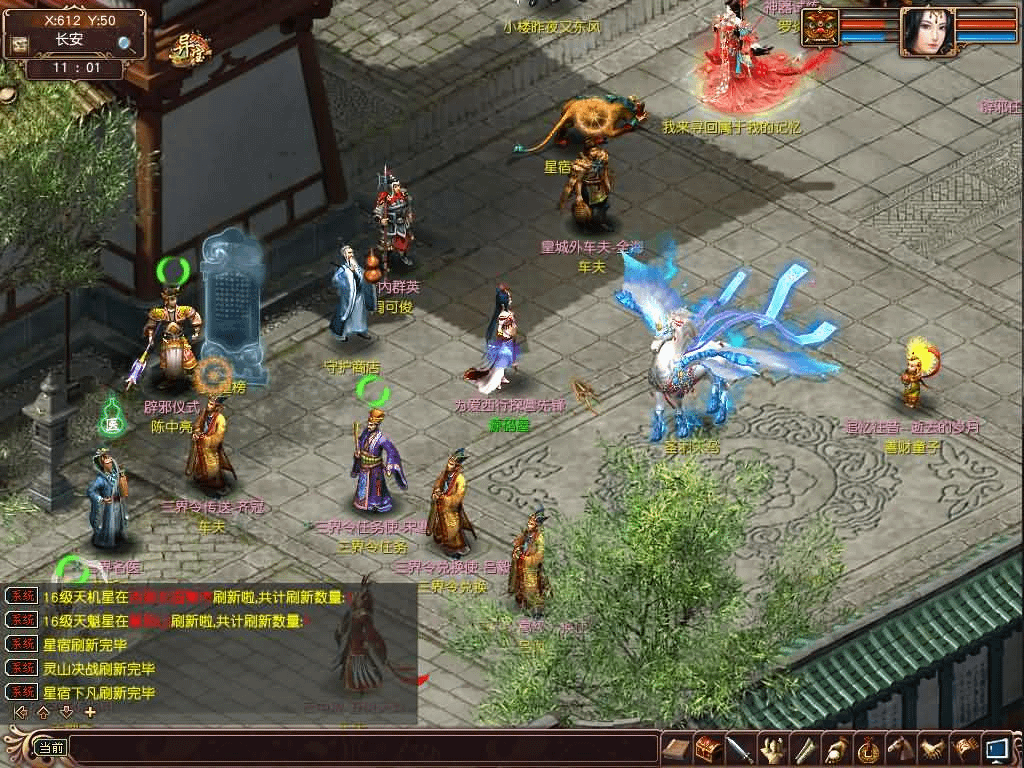The image size is (1024, 768).
Task: Click the chat plus button
Action: pyautogui.click(x=90, y=712)
